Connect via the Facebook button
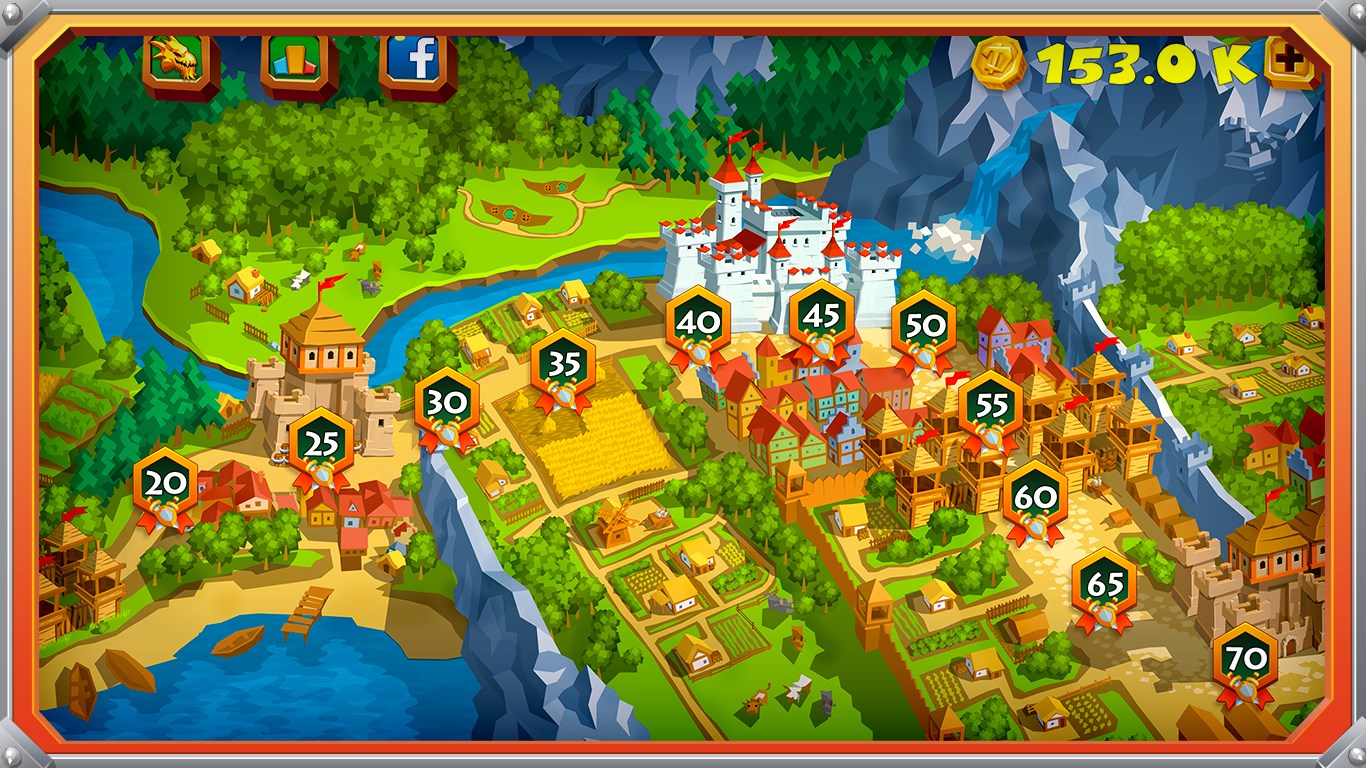This screenshot has width=1366, height=768. pyautogui.click(x=418, y=62)
